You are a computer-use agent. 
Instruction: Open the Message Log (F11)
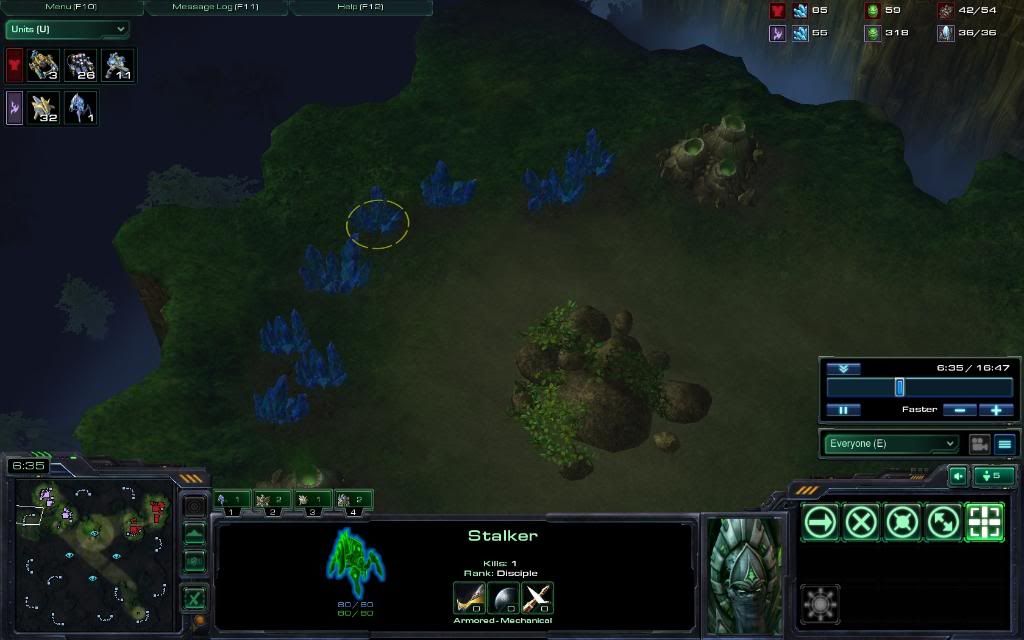coord(216,7)
